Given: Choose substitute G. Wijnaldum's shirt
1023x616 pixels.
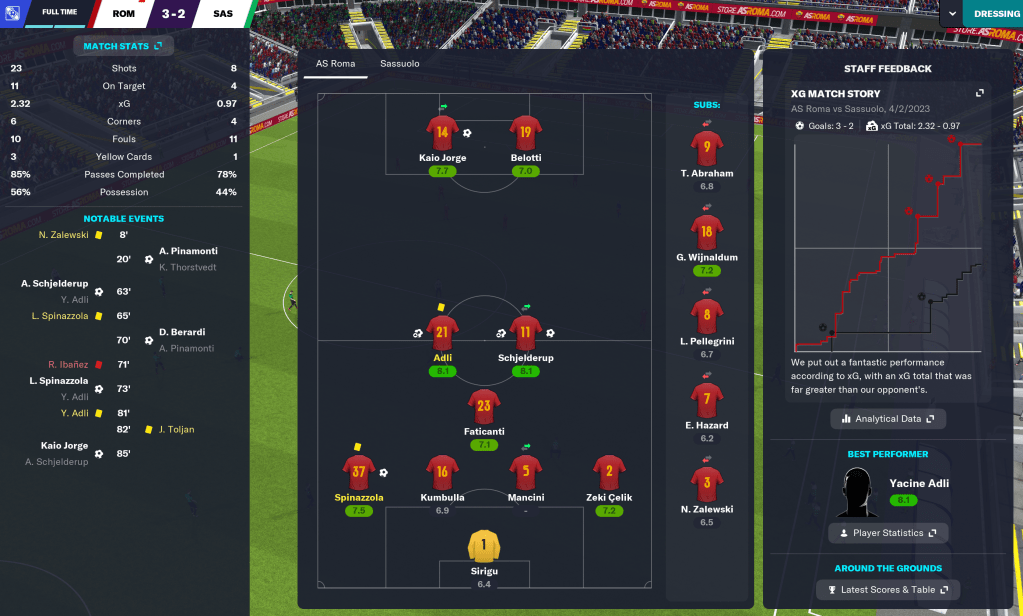Looking at the screenshot, I should tap(707, 232).
